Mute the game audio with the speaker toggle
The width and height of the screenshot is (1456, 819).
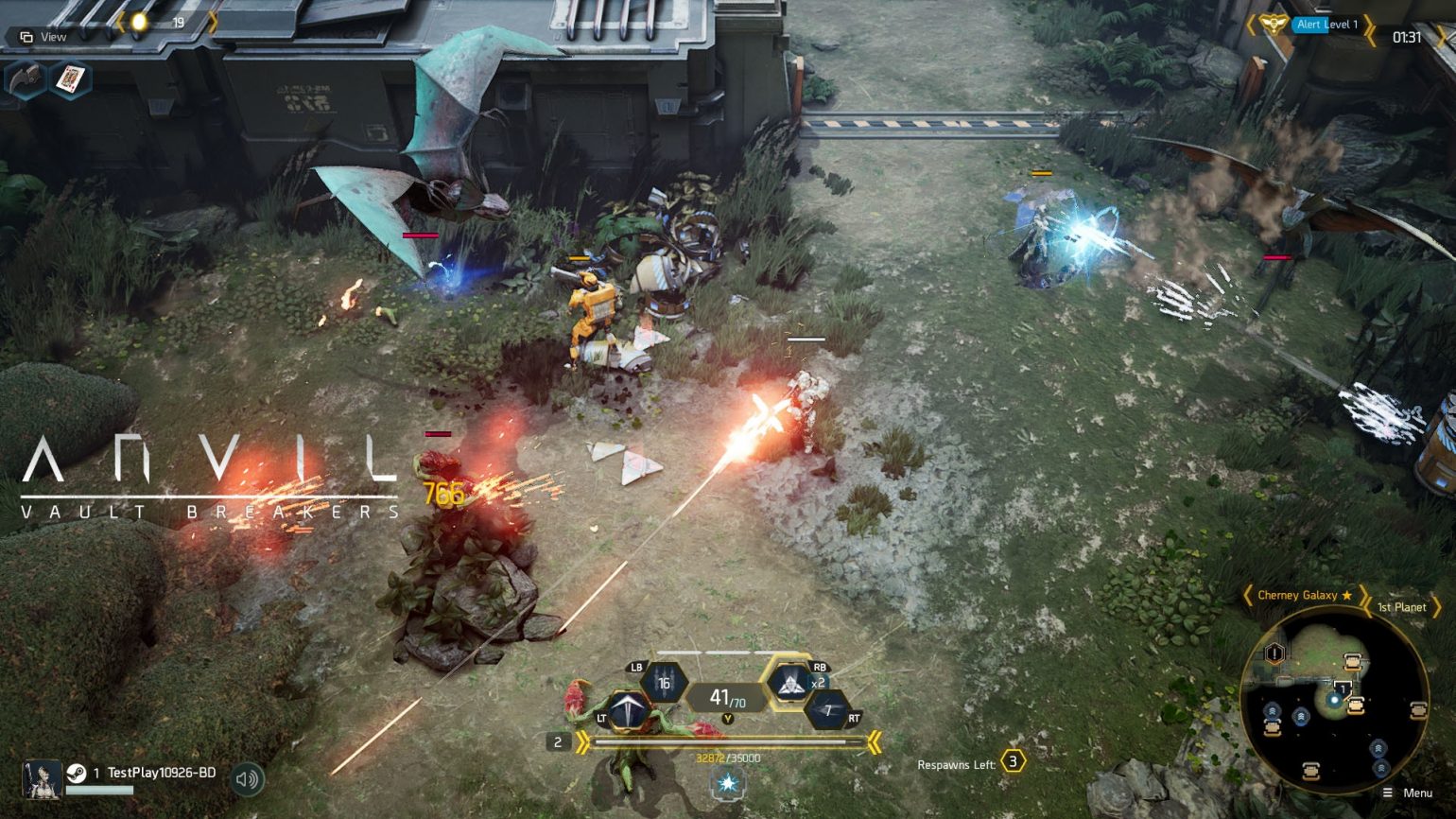click(x=248, y=777)
